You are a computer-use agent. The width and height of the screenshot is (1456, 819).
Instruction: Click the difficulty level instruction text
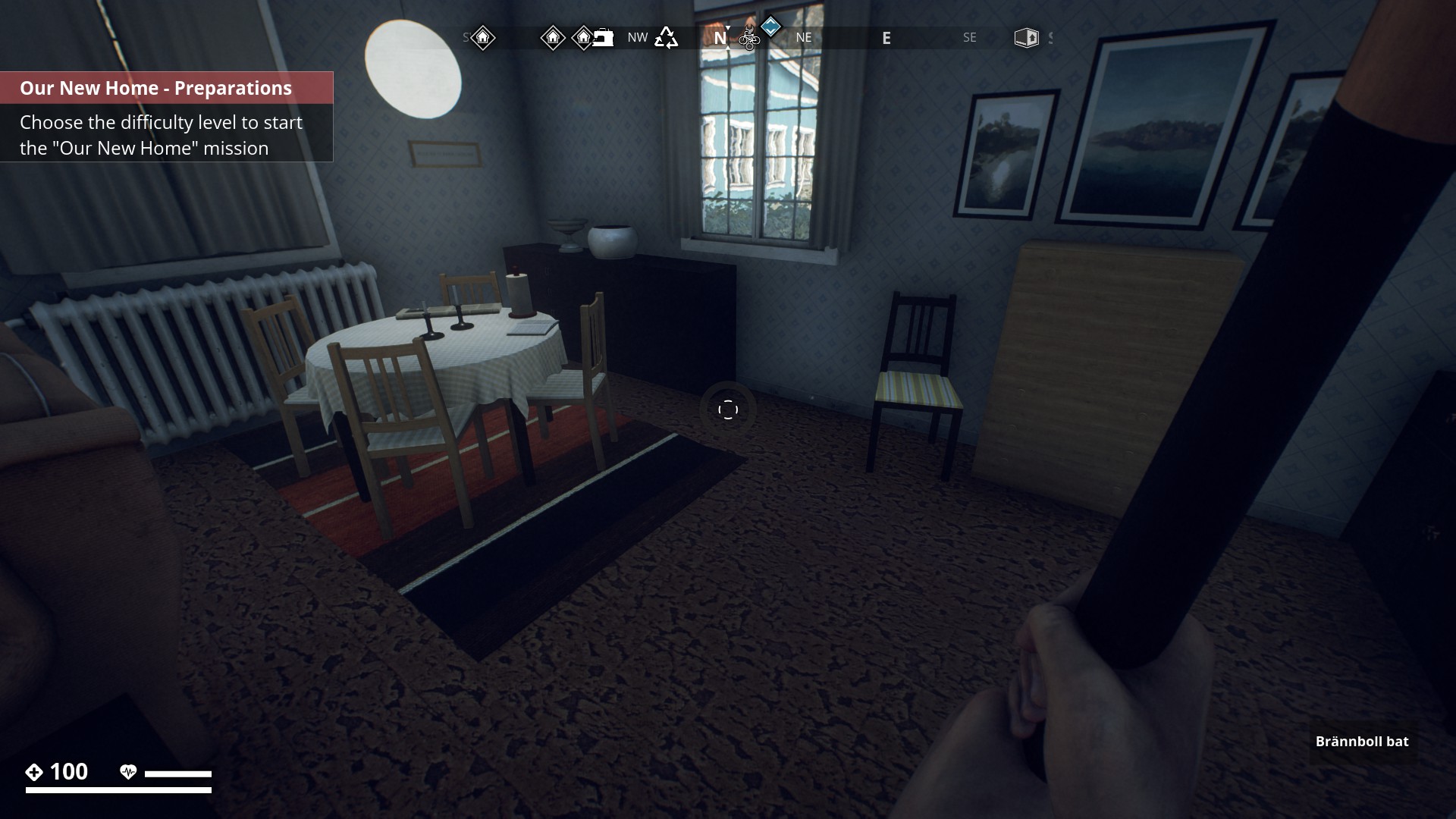(160, 135)
